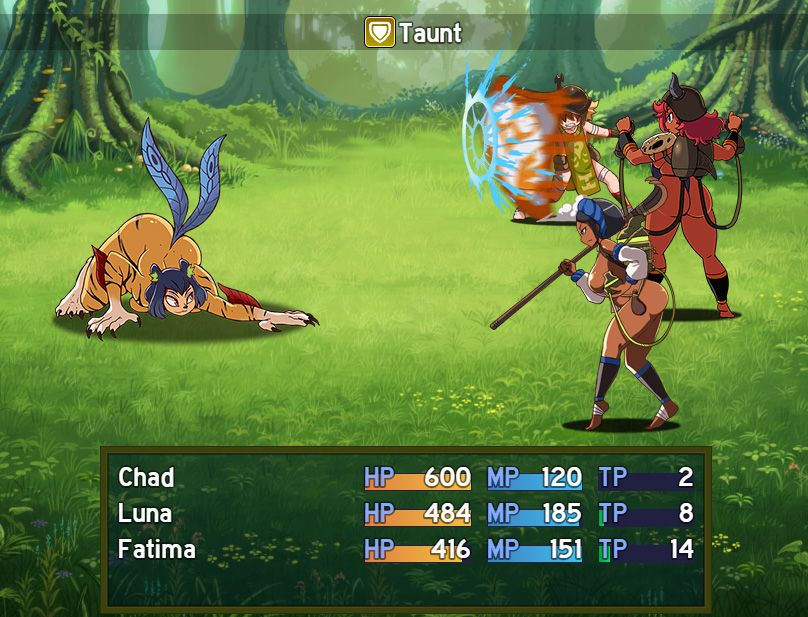This screenshot has width=808, height=617.
Task: Choose Luna's row in the party window
Action: (146, 513)
